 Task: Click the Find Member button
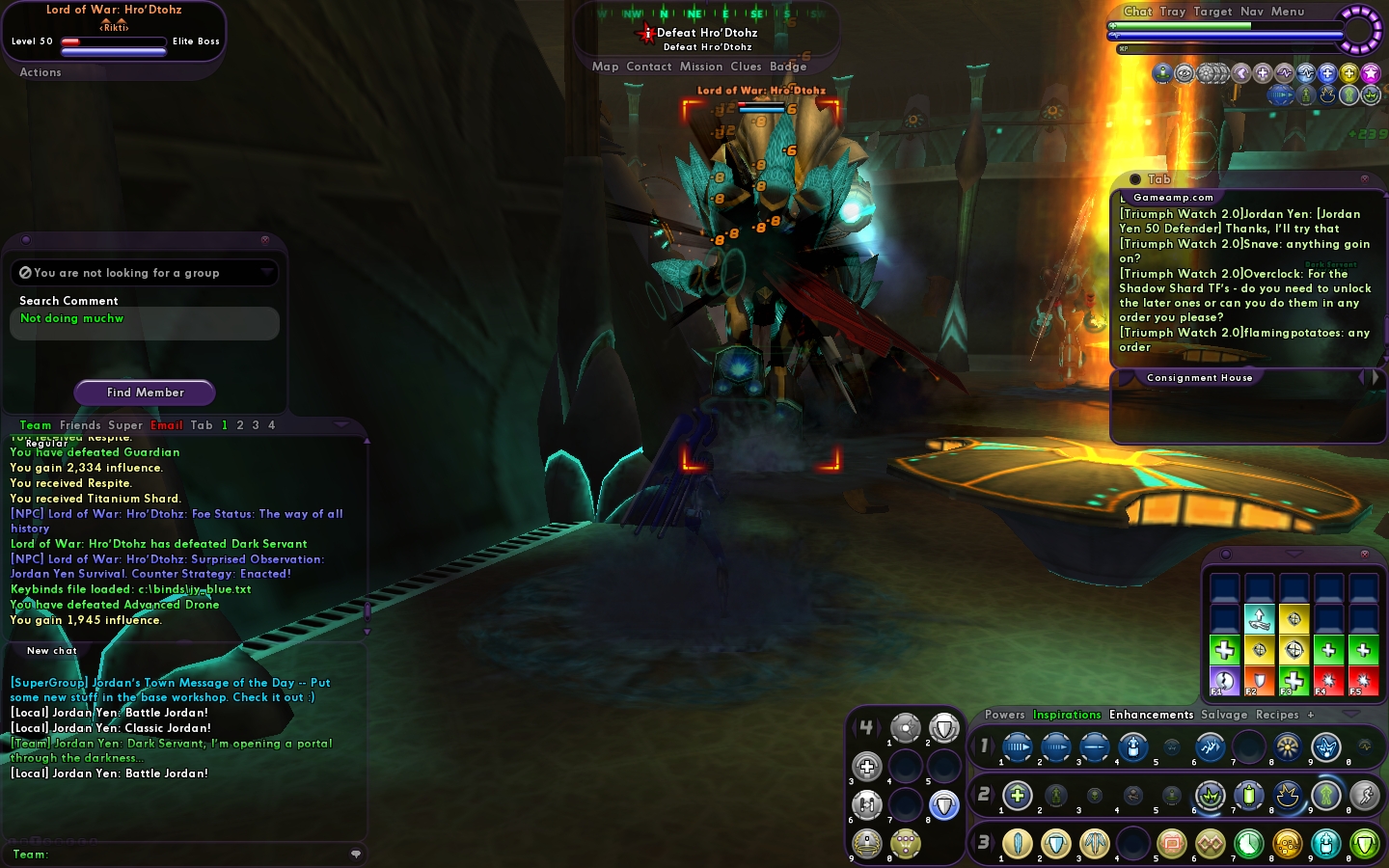145,393
